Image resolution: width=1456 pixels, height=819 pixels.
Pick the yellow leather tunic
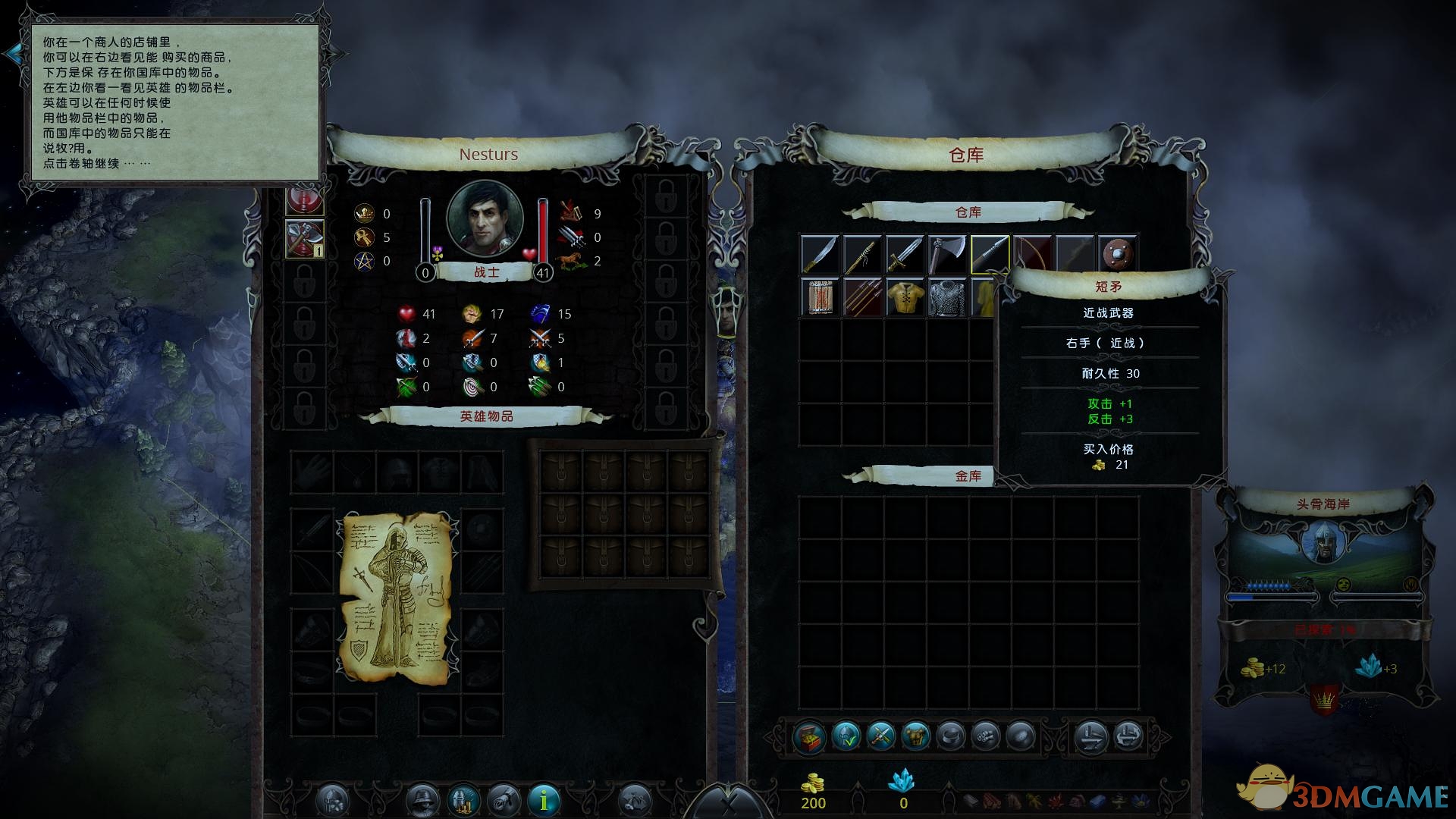905,297
